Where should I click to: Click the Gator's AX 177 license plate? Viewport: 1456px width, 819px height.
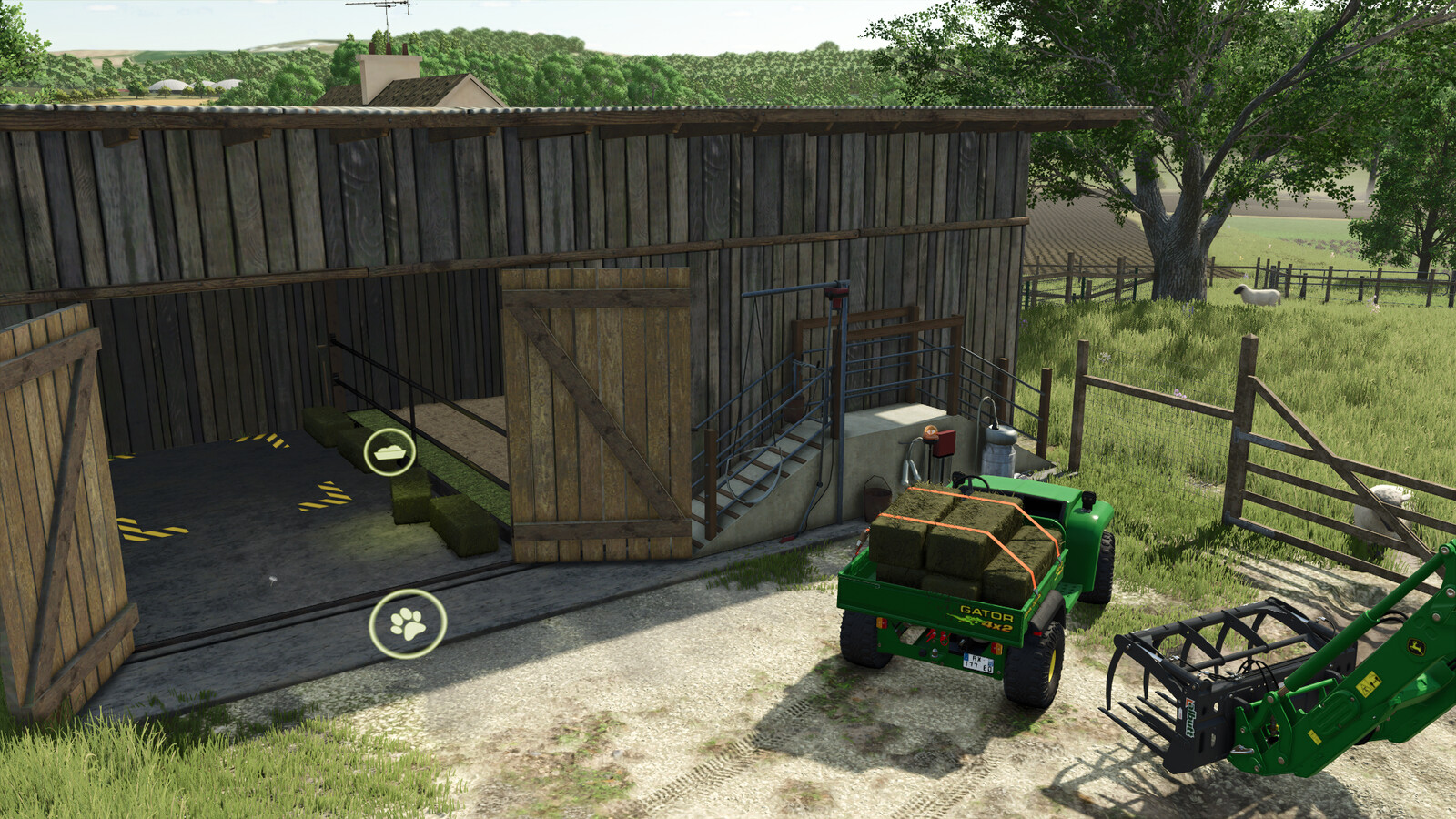pyautogui.click(x=977, y=663)
